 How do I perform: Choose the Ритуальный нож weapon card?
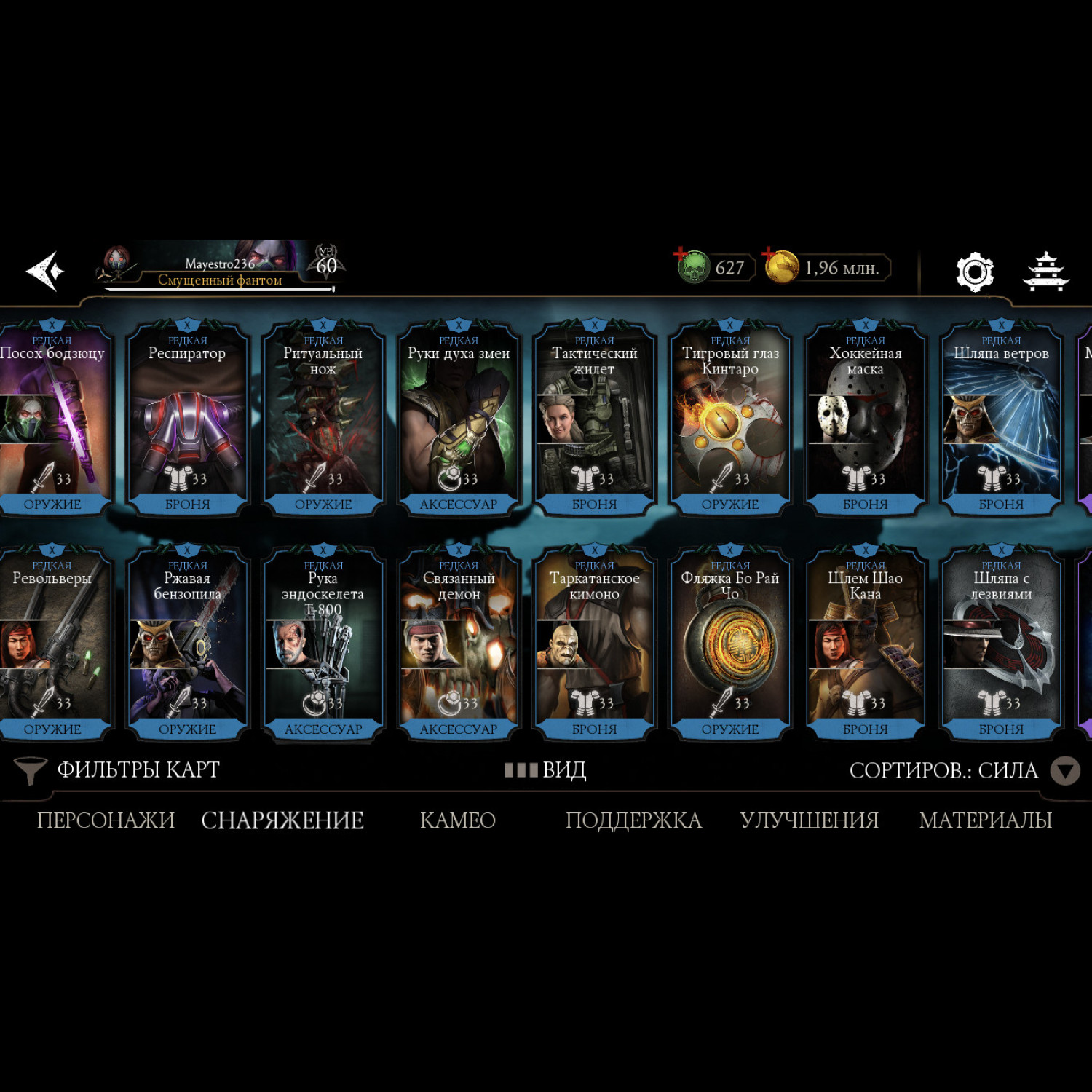click(323, 419)
